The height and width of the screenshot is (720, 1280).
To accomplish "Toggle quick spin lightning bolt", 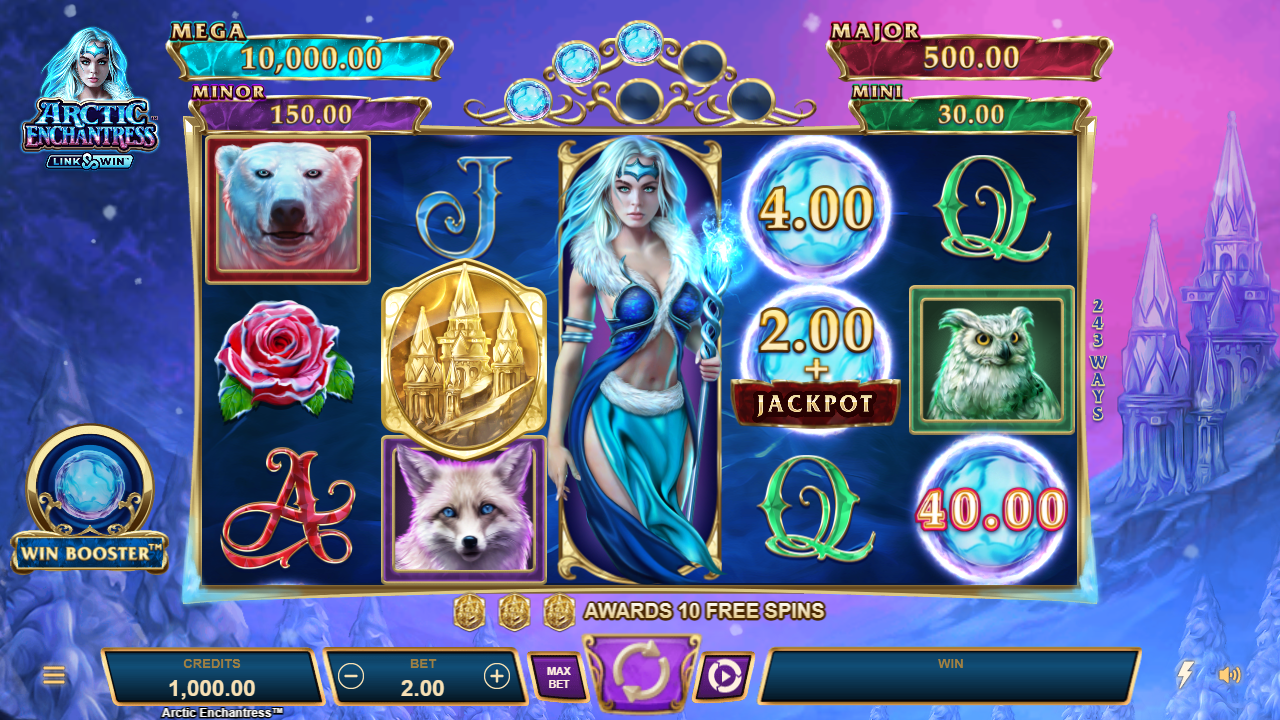I will pos(1185,675).
